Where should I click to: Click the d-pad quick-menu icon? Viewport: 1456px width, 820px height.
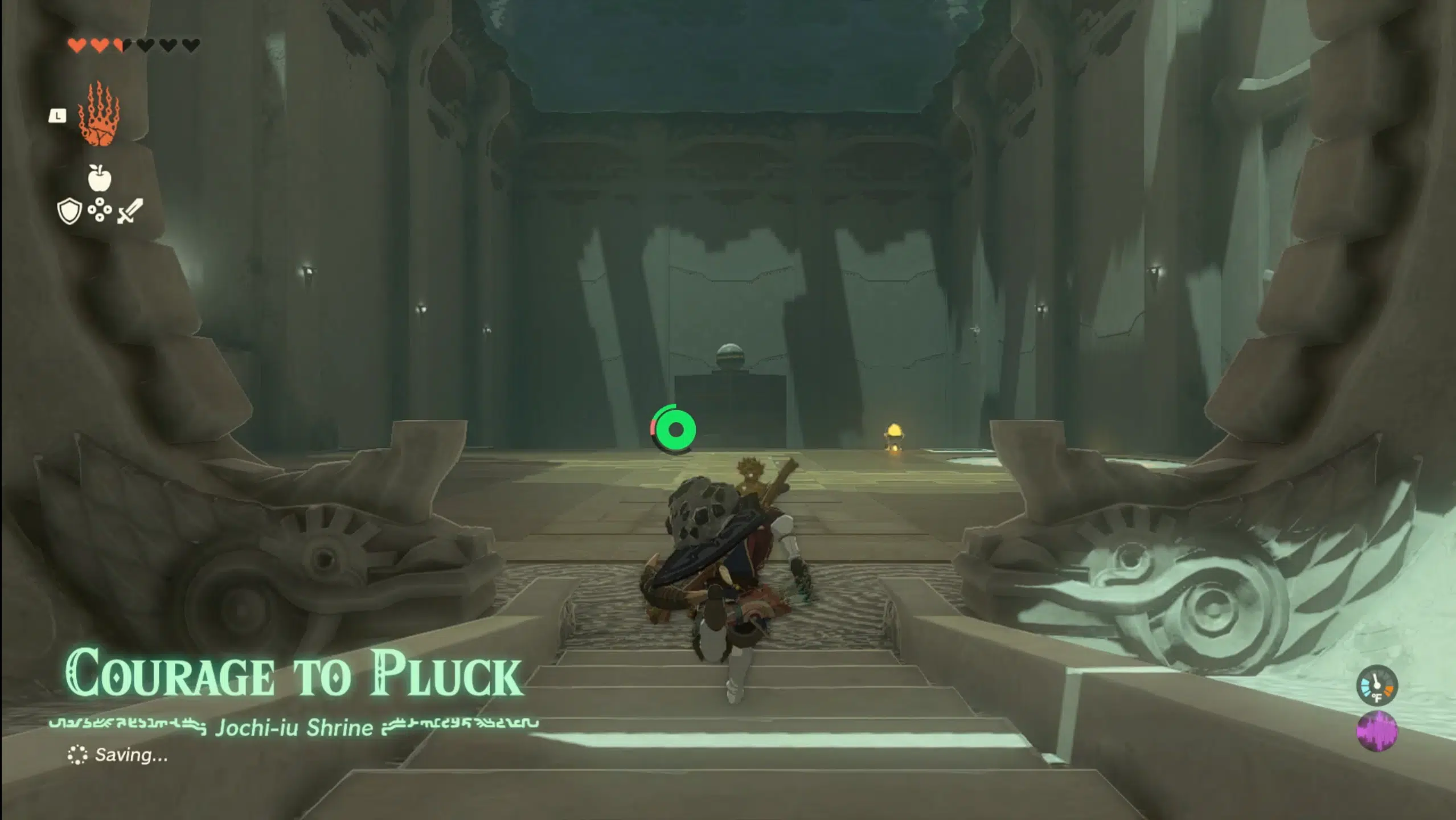coord(99,210)
